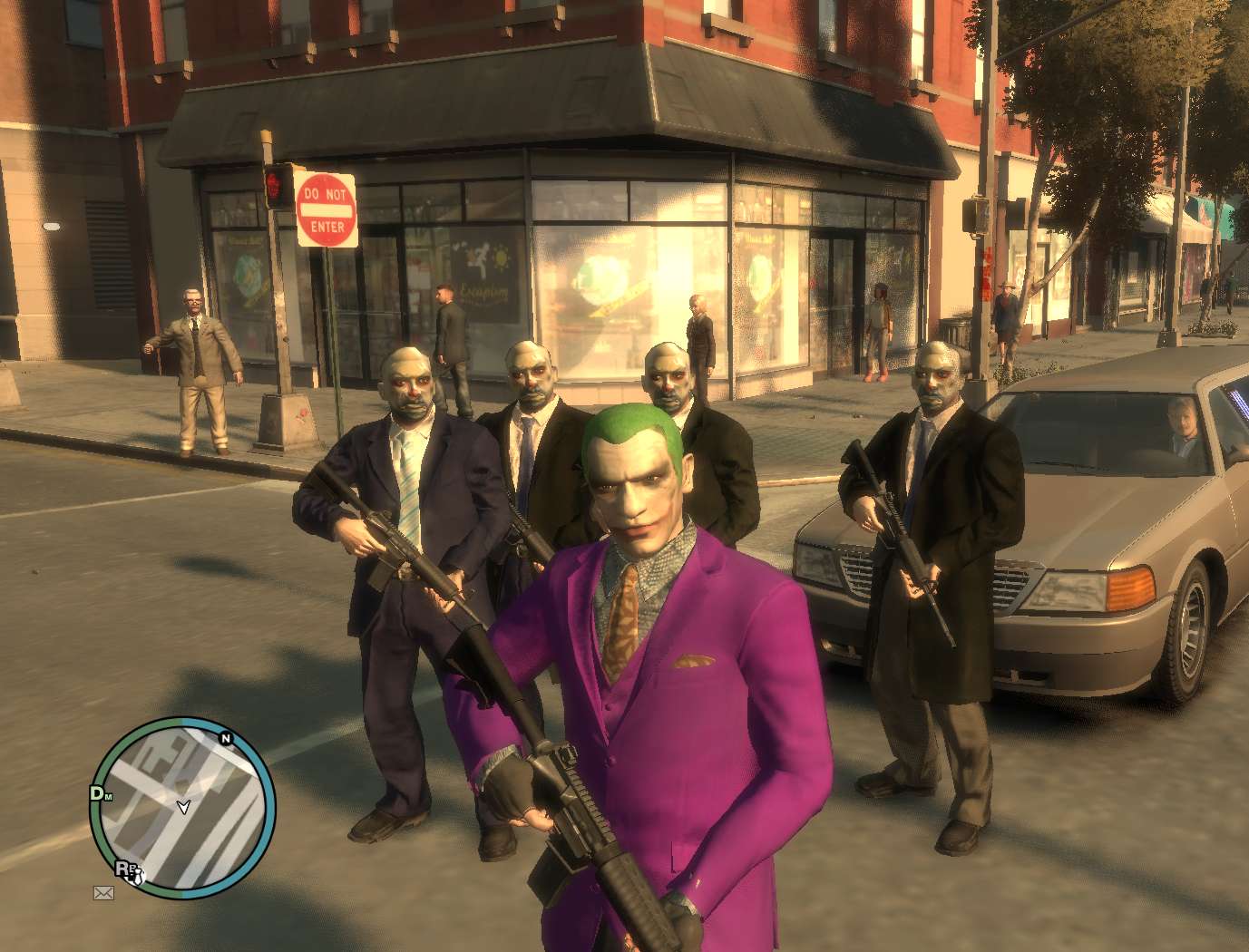Click the N north compass marker

(226, 738)
